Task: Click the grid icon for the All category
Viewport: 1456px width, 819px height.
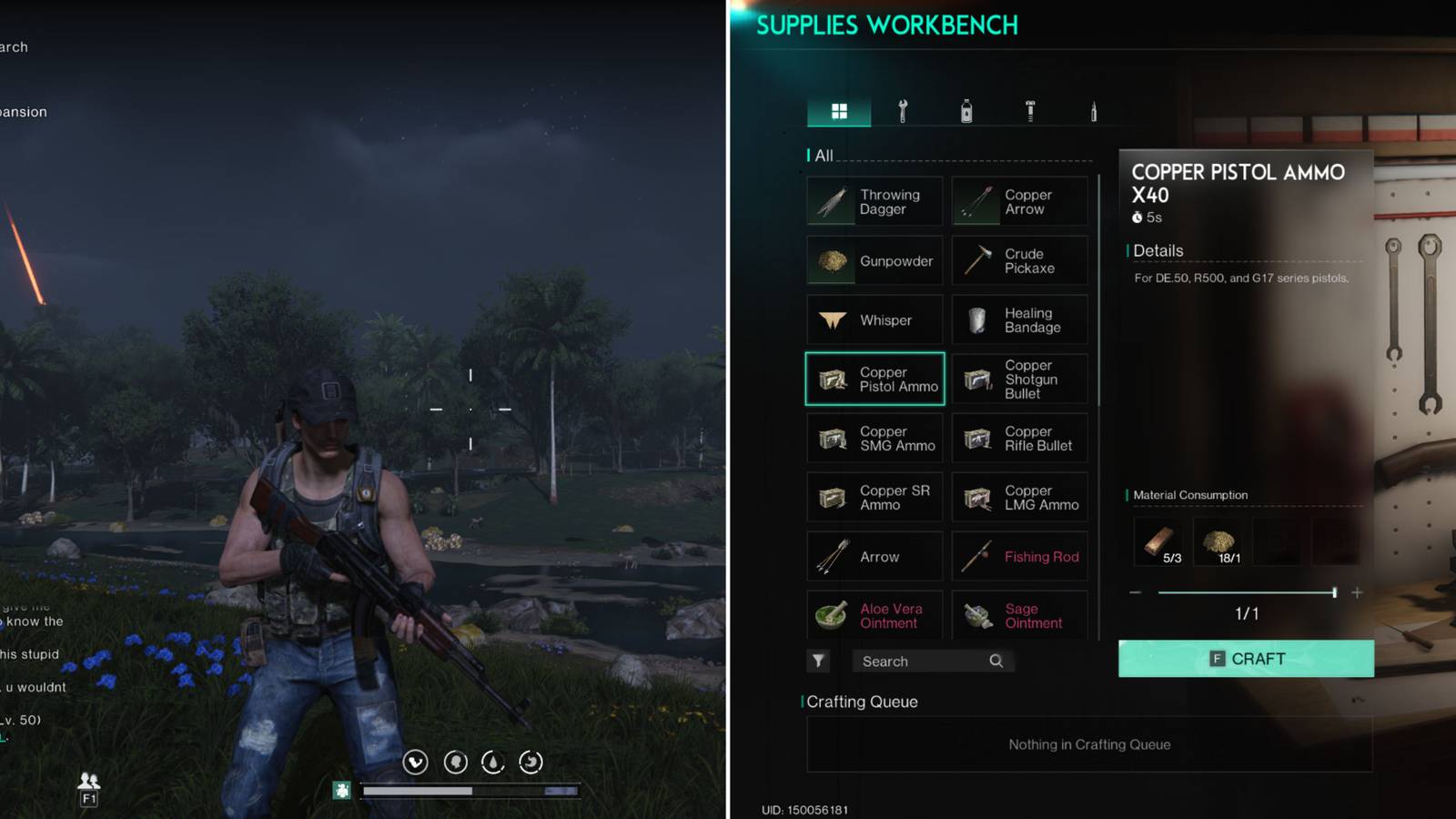Action: (838, 111)
